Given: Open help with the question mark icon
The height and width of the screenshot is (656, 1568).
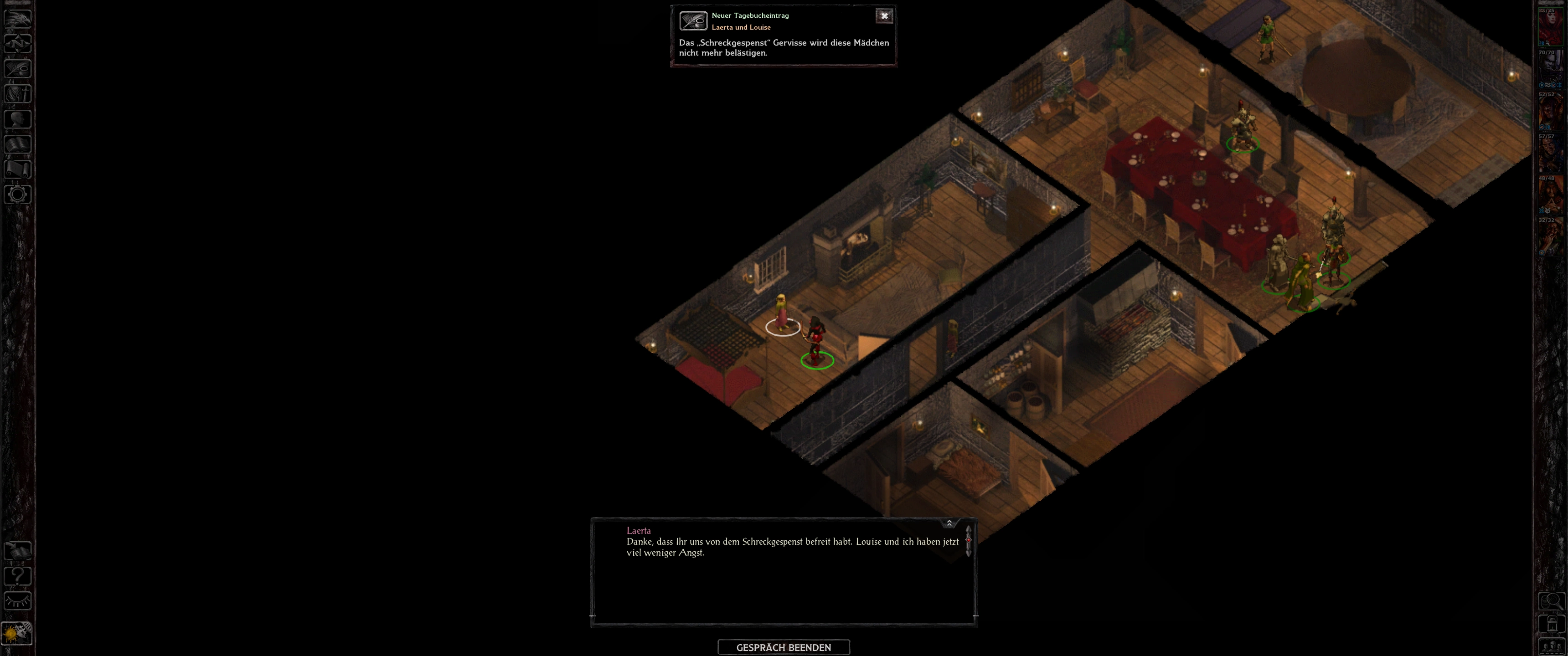Looking at the screenshot, I should tap(18, 576).
